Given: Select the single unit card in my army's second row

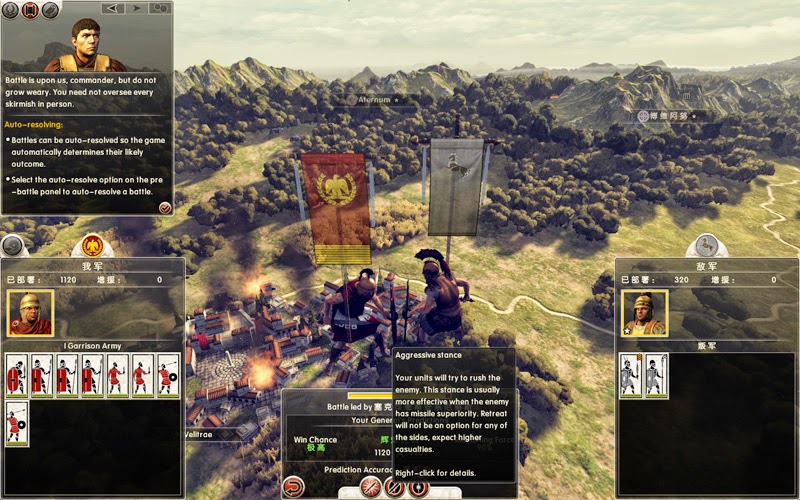Looking at the screenshot, I should click(x=17, y=424).
